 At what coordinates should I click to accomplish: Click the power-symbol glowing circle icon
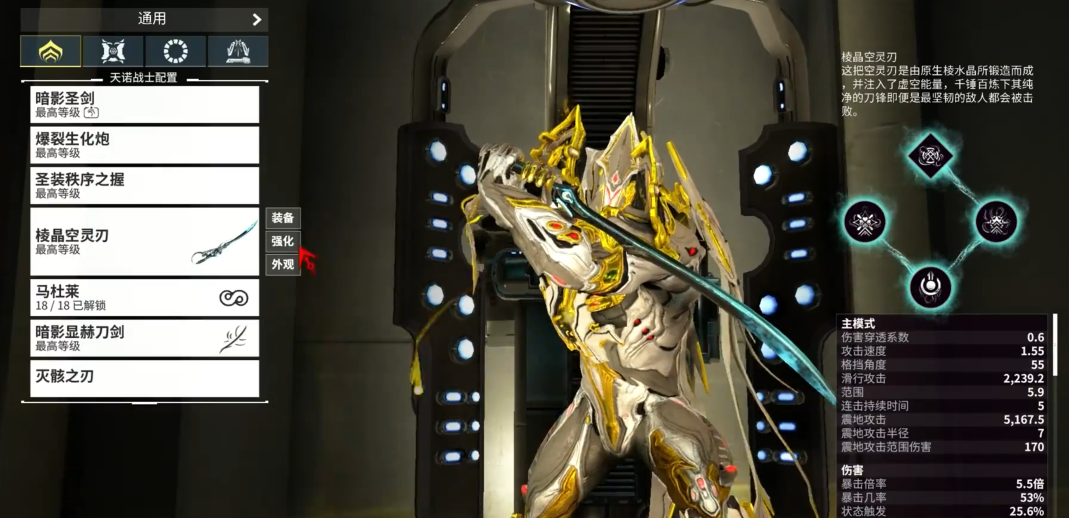tap(931, 285)
